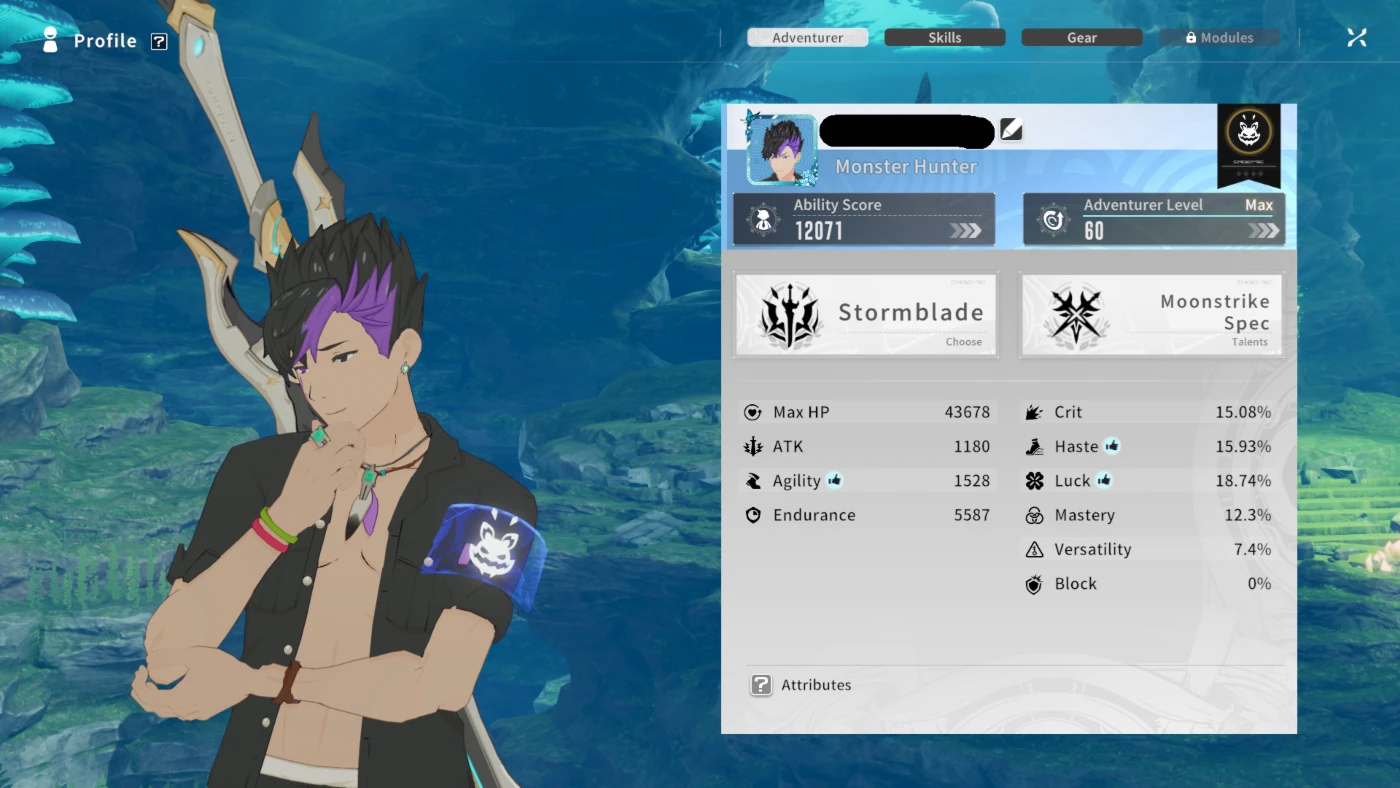Go to the Gear tab
The height and width of the screenshot is (788, 1400).
[x=1081, y=38]
